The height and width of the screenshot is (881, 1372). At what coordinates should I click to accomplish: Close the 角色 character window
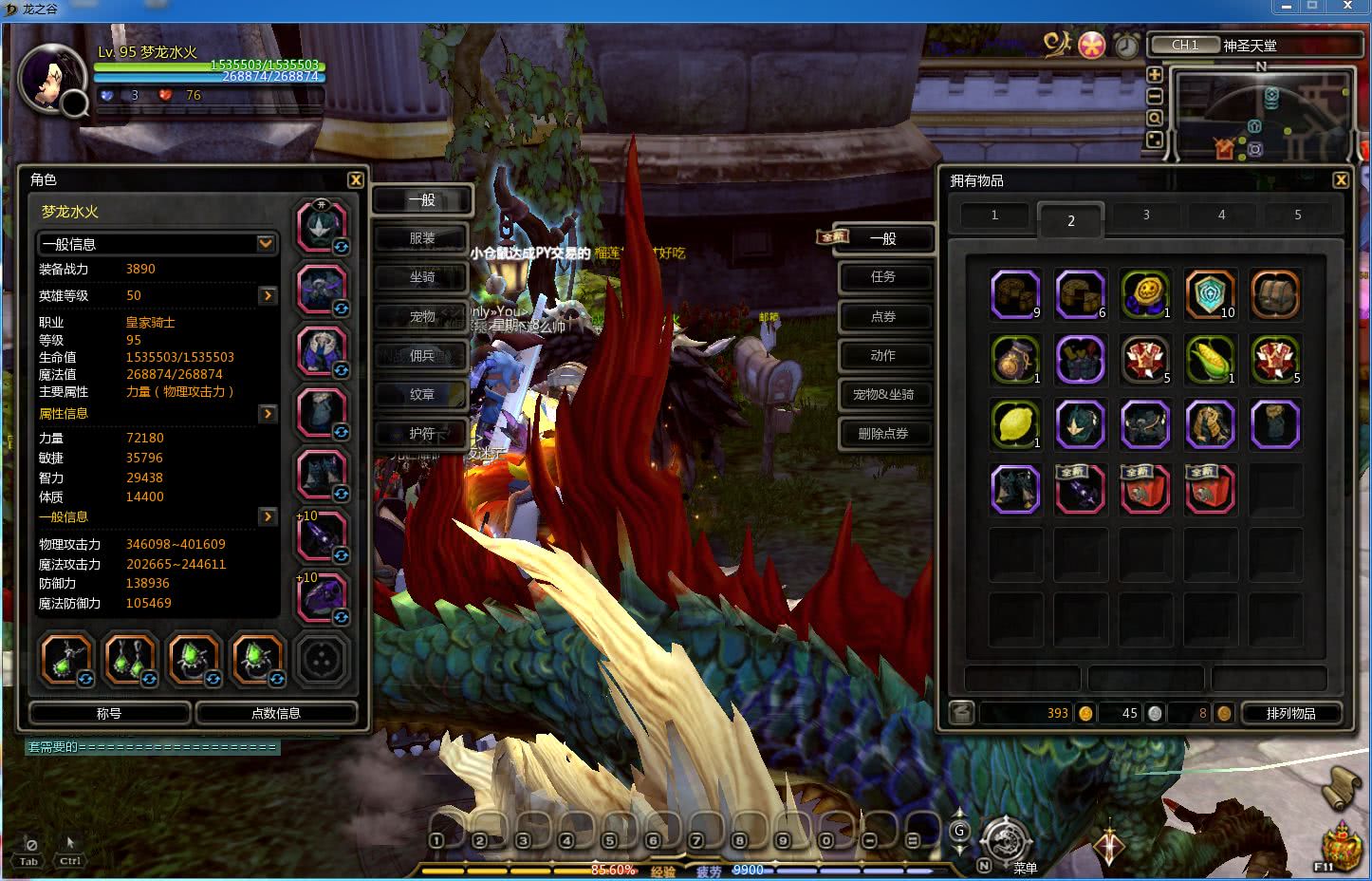click(355, 179)
